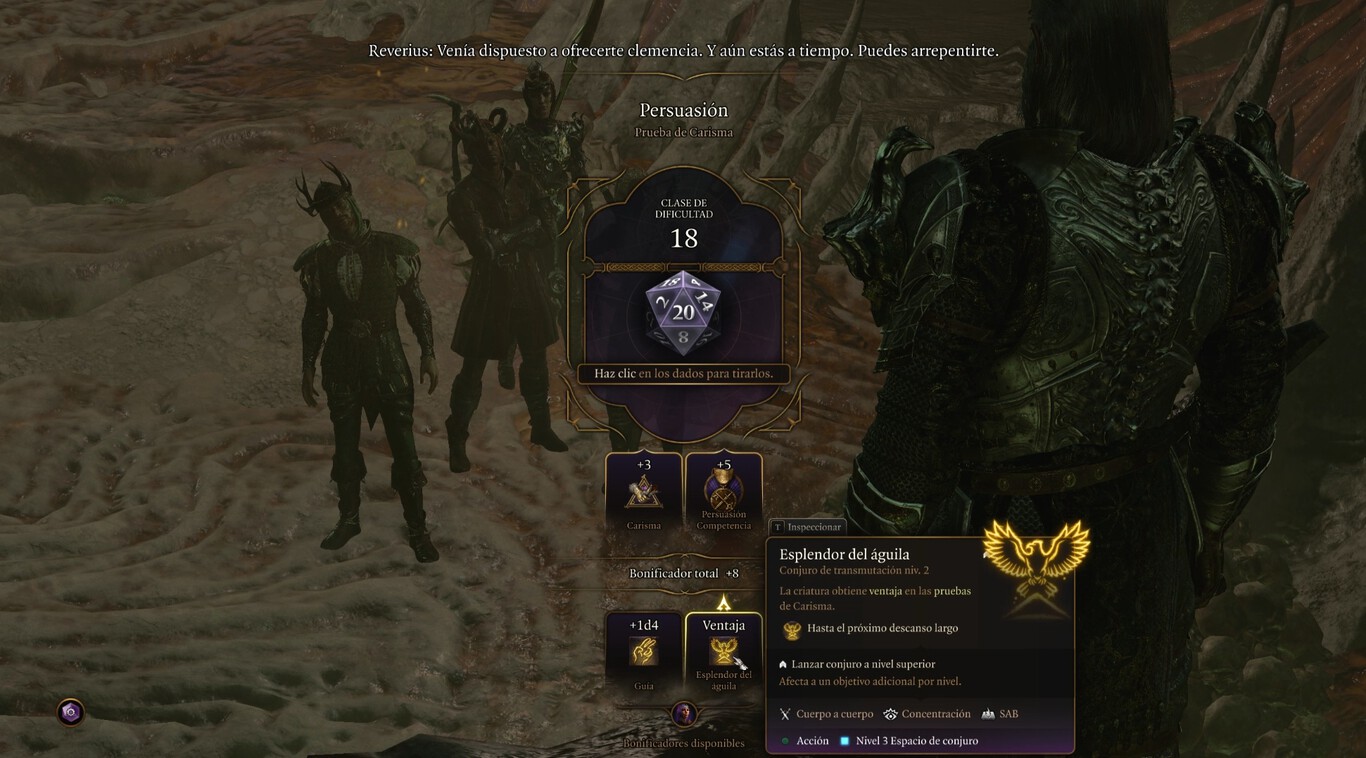Viewport: 1366px width, 758px height.
Task: Select the Carisma +3 bonus icon
Action: click(x=643, y=490)
